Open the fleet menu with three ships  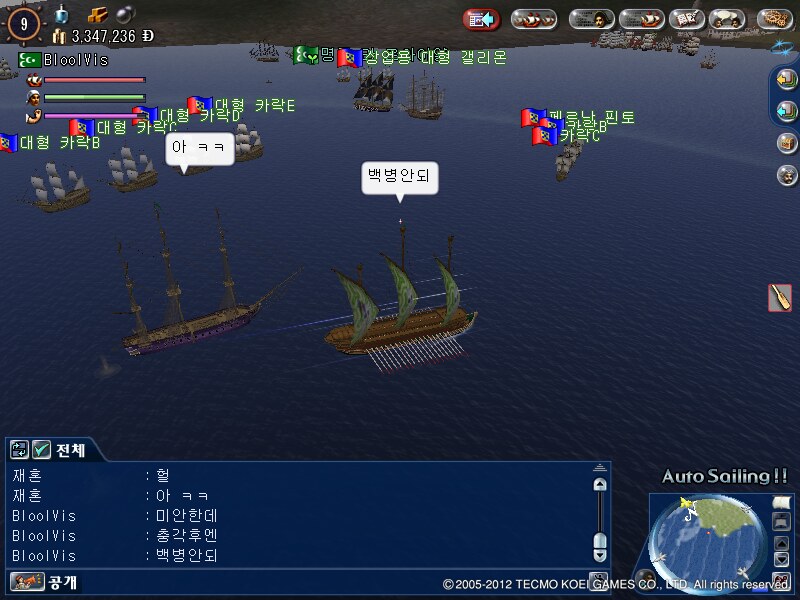[x=534, y=19]
